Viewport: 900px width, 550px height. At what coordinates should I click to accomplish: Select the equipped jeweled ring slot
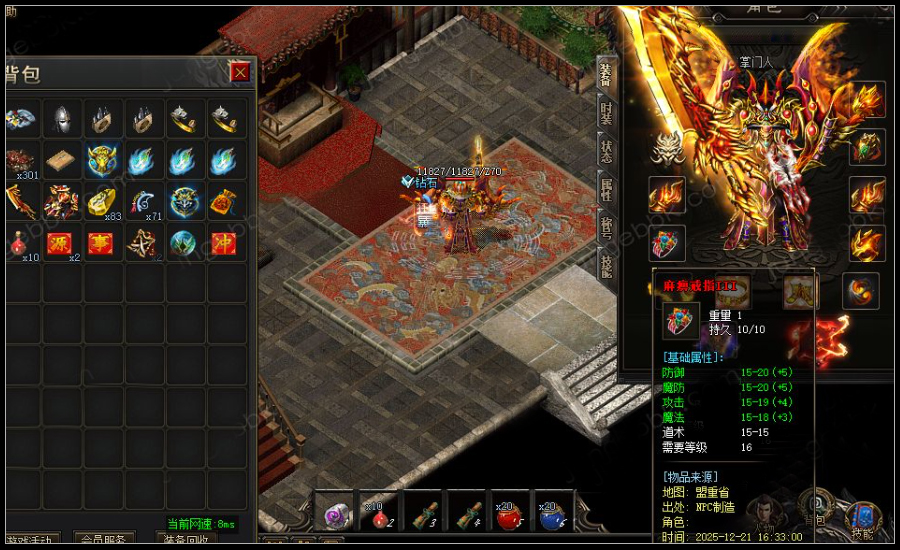point(666,243)
